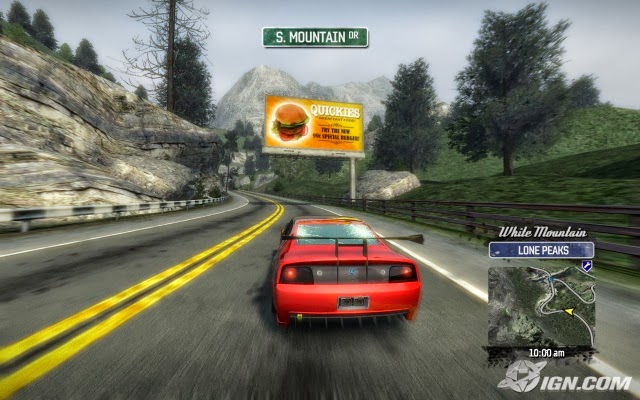The height and width of the screenshot is (400, 640).
Task: Click the shield-shaped marker above the minimap
Action: point(588,267)
